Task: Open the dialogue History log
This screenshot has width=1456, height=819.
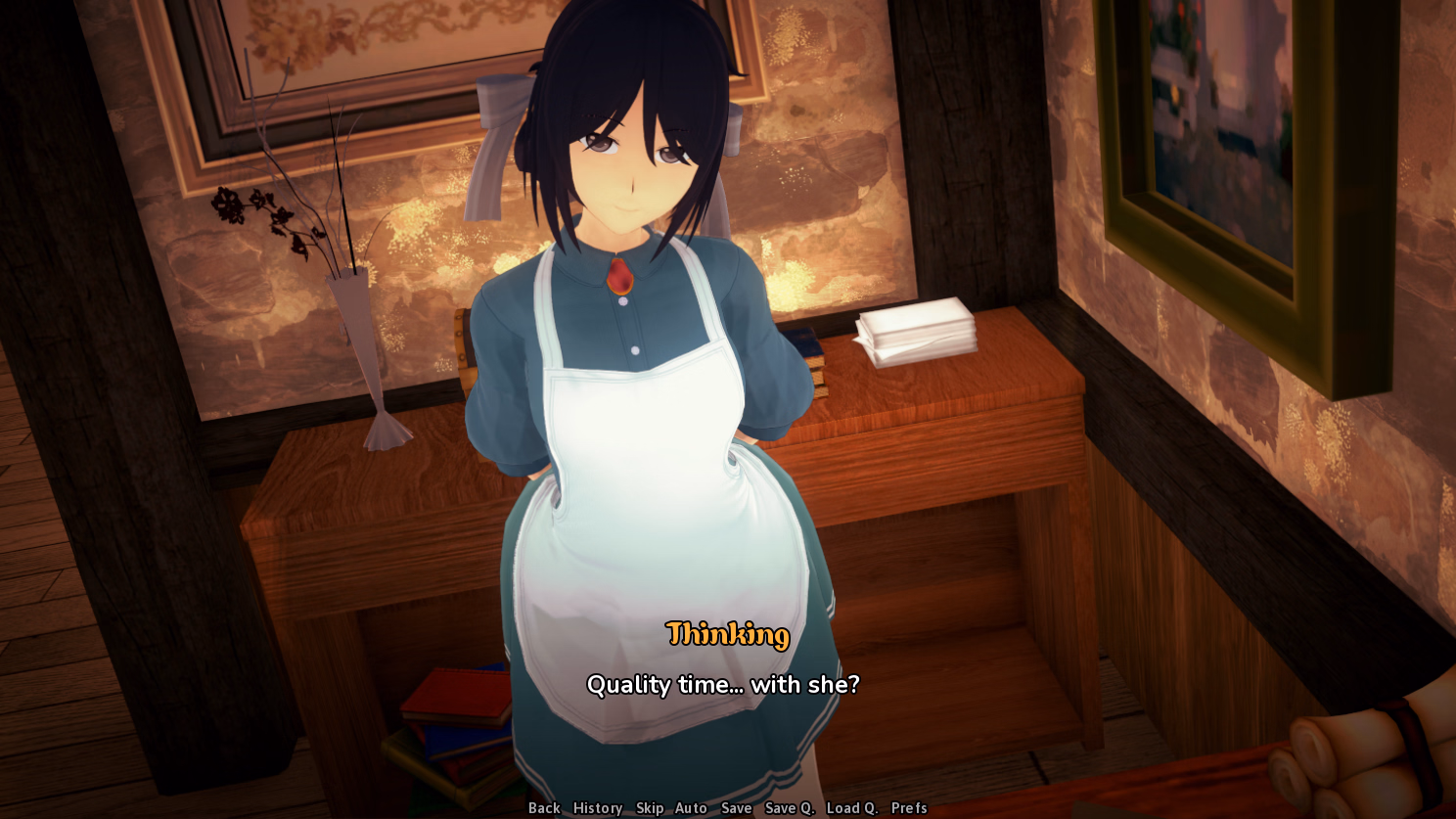Action: (598, 808)
